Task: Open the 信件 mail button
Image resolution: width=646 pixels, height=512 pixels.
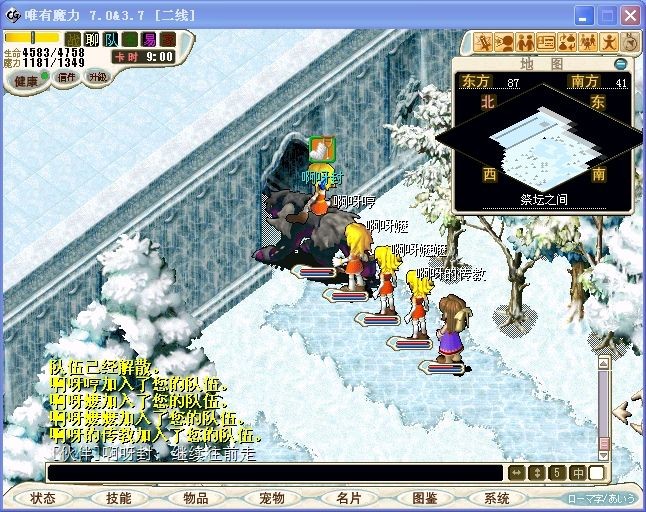Action: 66,78
